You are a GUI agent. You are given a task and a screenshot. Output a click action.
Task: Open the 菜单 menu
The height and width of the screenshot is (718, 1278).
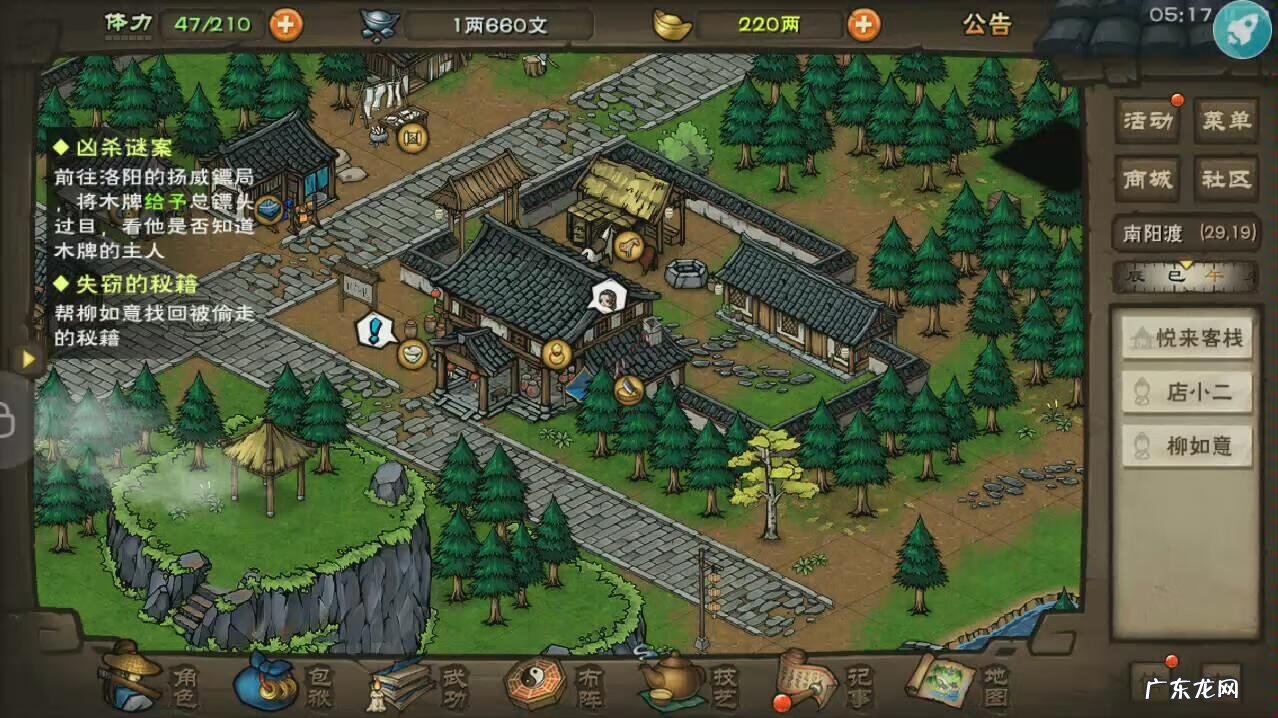[1226, 122]
